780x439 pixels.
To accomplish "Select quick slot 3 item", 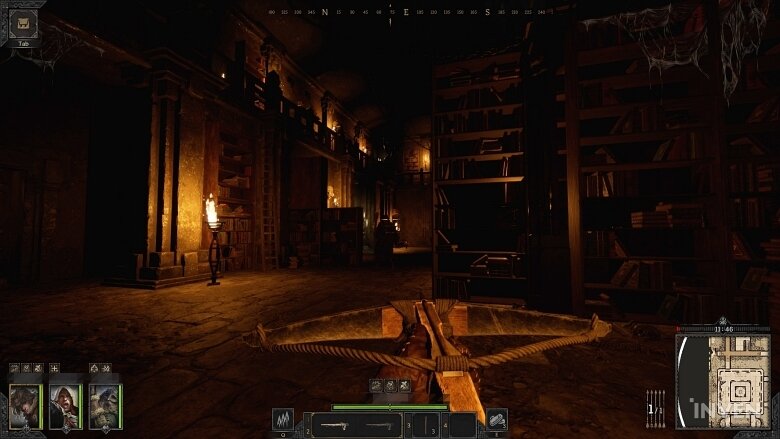I will [426, 425].
